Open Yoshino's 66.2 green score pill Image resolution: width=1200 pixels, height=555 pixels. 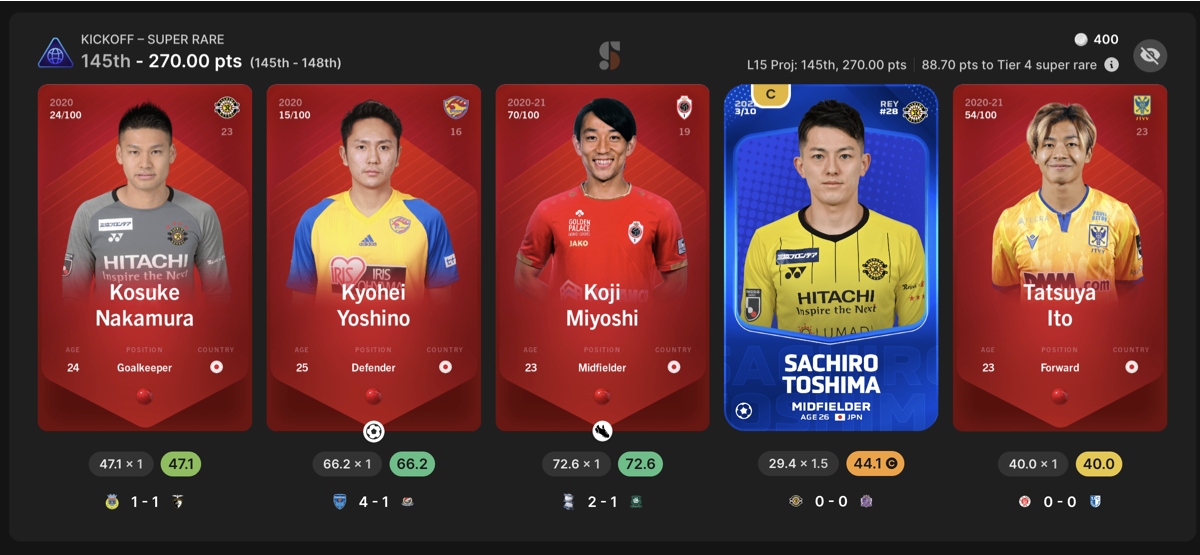(412, 464)
